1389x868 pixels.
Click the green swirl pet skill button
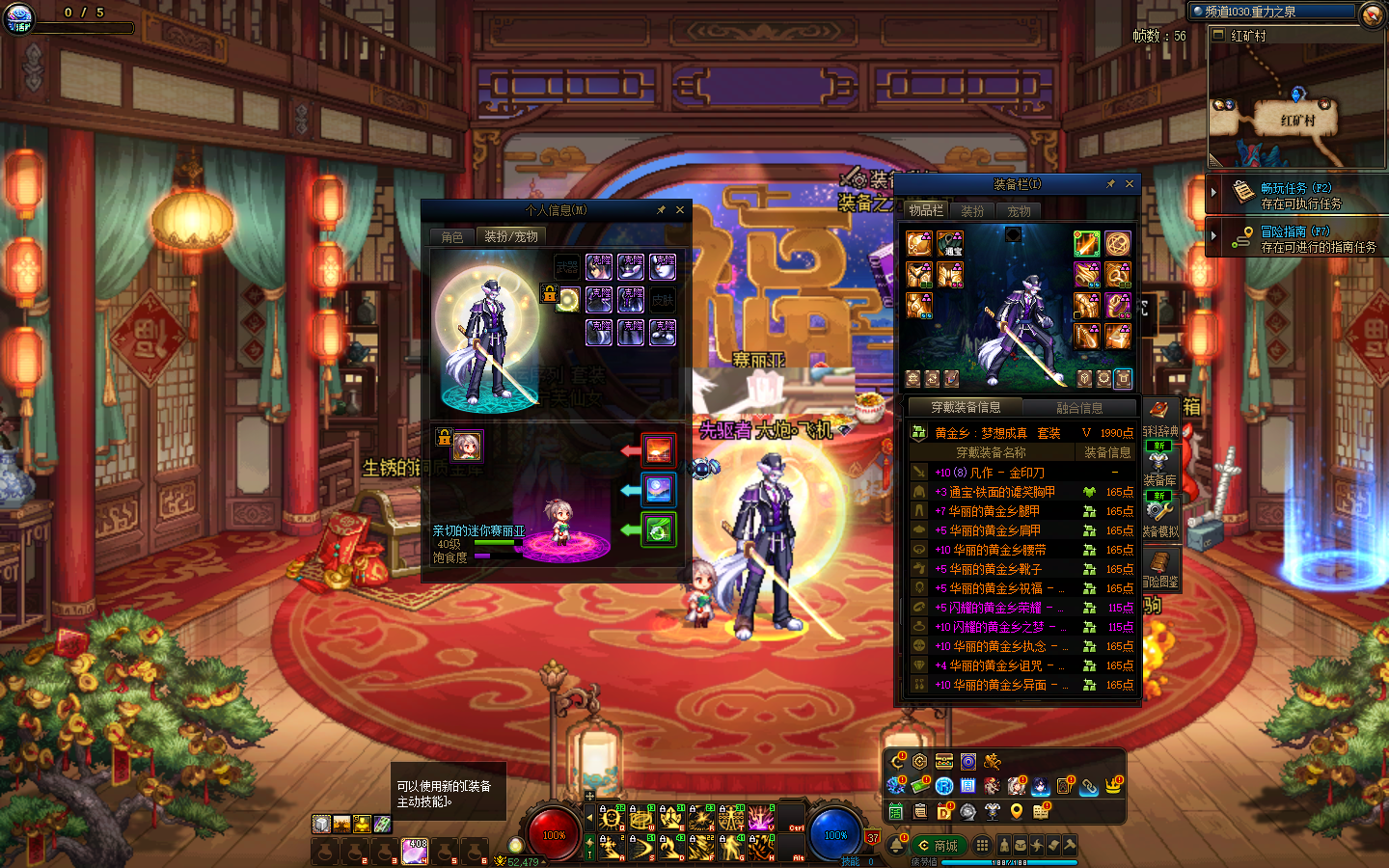(x=659, y=529)
